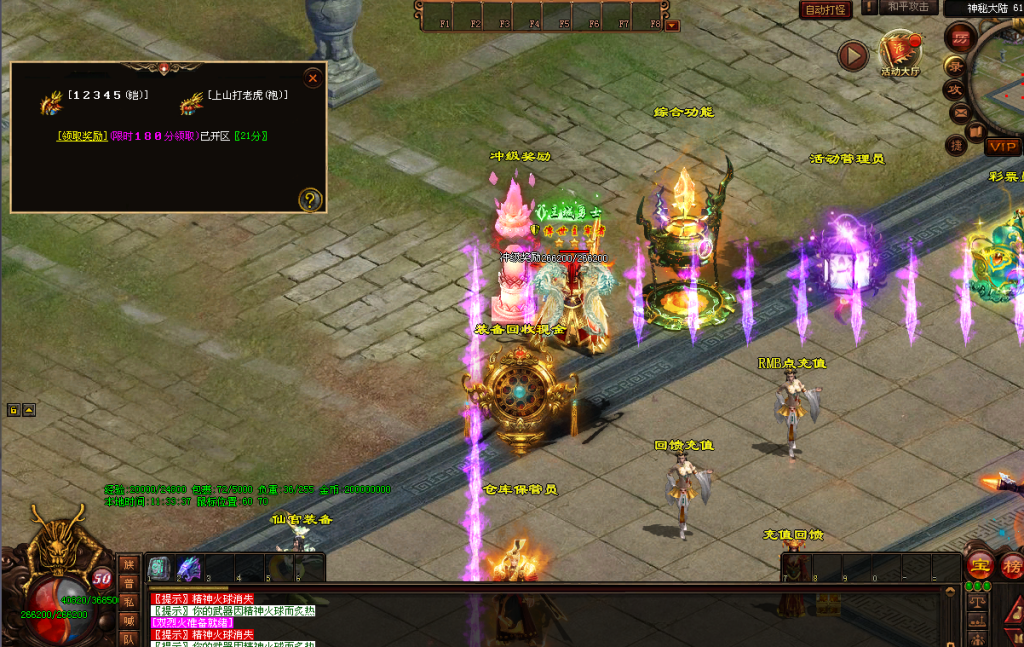Image resolution: width=1024 pixels, height=647 pixels.
Task: Open the balance scales trade icon
Action: click(978, 603)
